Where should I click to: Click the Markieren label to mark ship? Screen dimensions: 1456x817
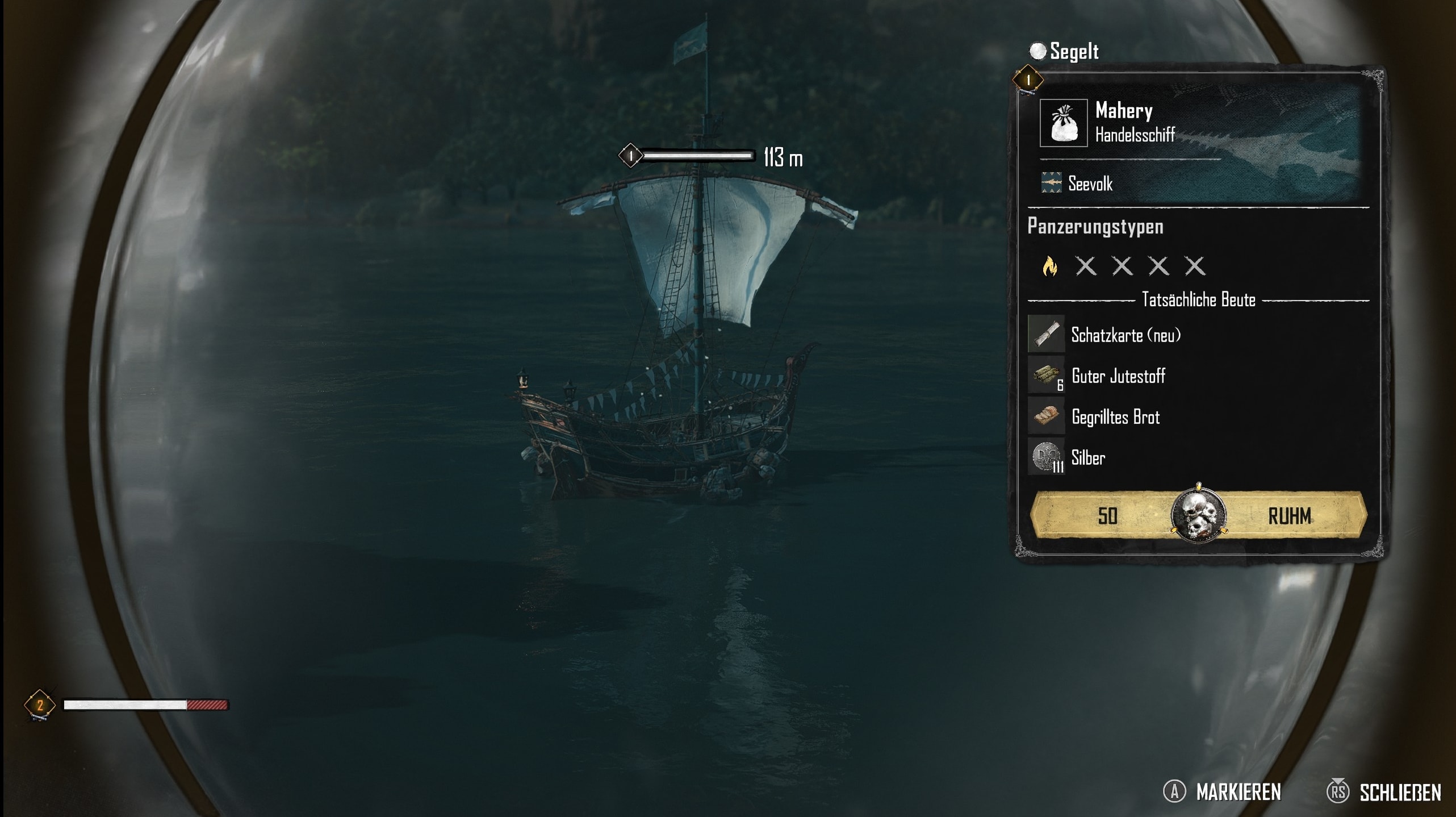pyautogui.click(x=1238, y=792)
